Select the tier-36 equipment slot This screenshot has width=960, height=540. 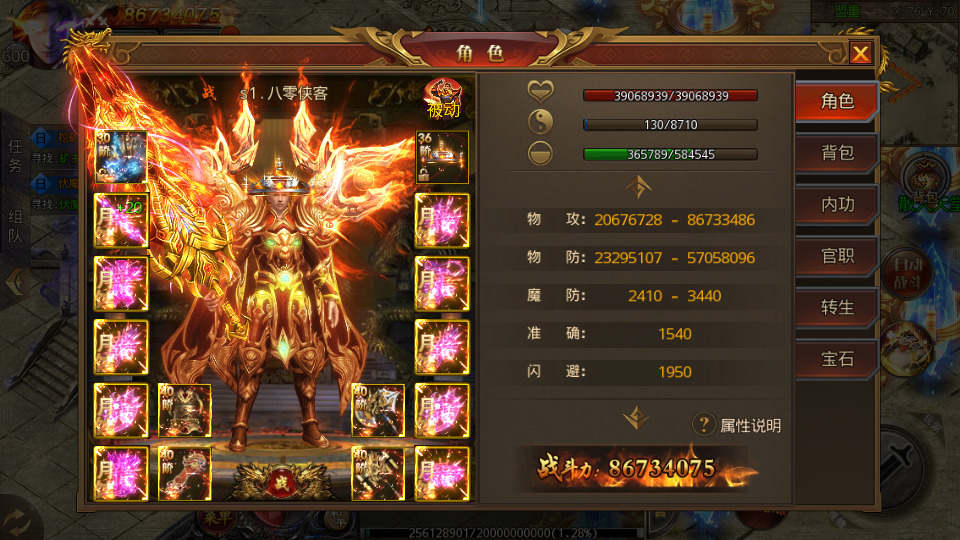(x=441, y=157)
